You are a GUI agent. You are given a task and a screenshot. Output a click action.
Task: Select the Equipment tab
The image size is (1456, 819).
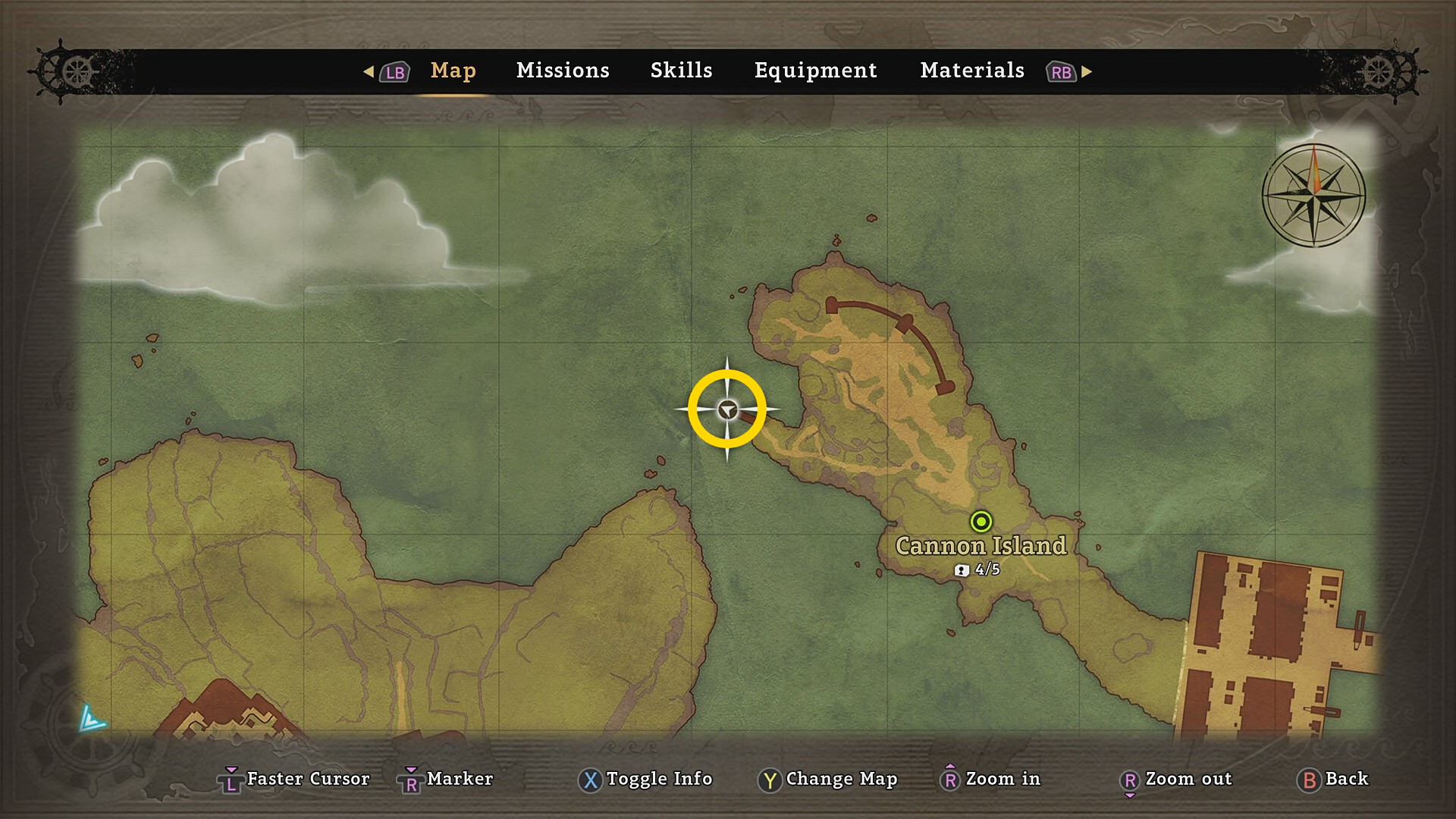click(x=815, y=71)
